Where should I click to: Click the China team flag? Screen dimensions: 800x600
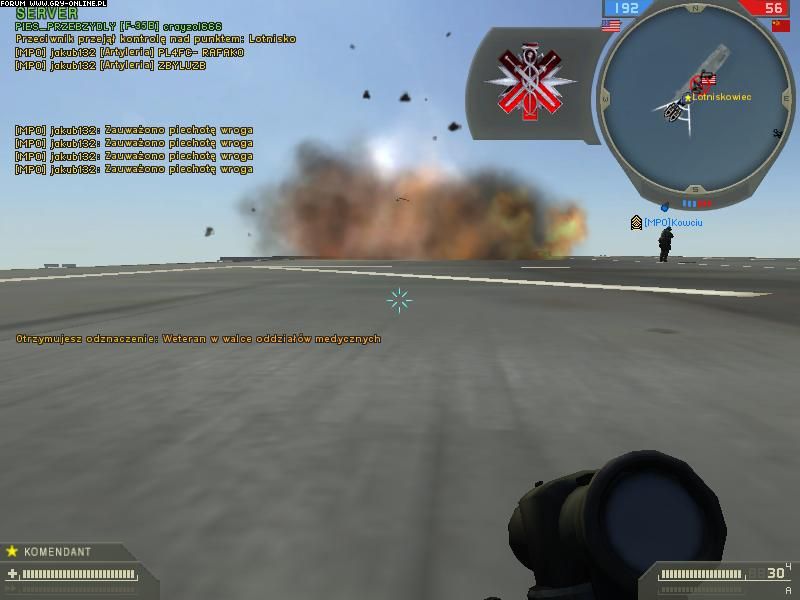pos(779,25)
